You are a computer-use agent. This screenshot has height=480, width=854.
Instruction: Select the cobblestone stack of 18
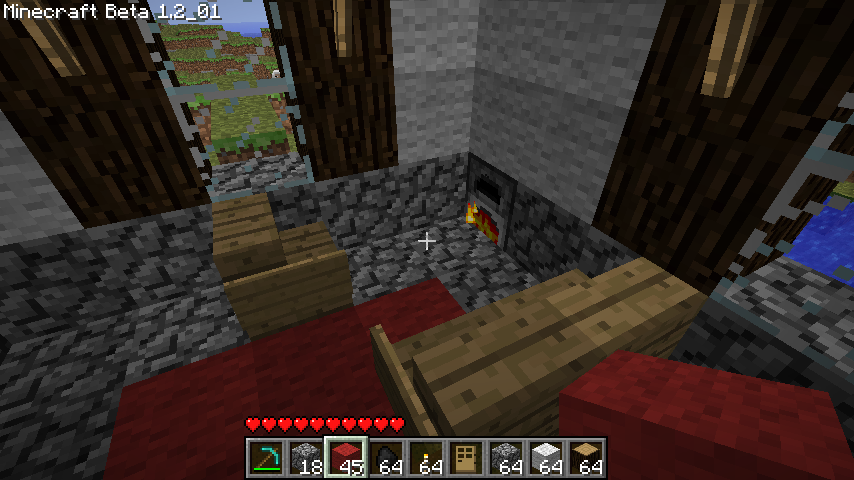click(x=306, y=458)
